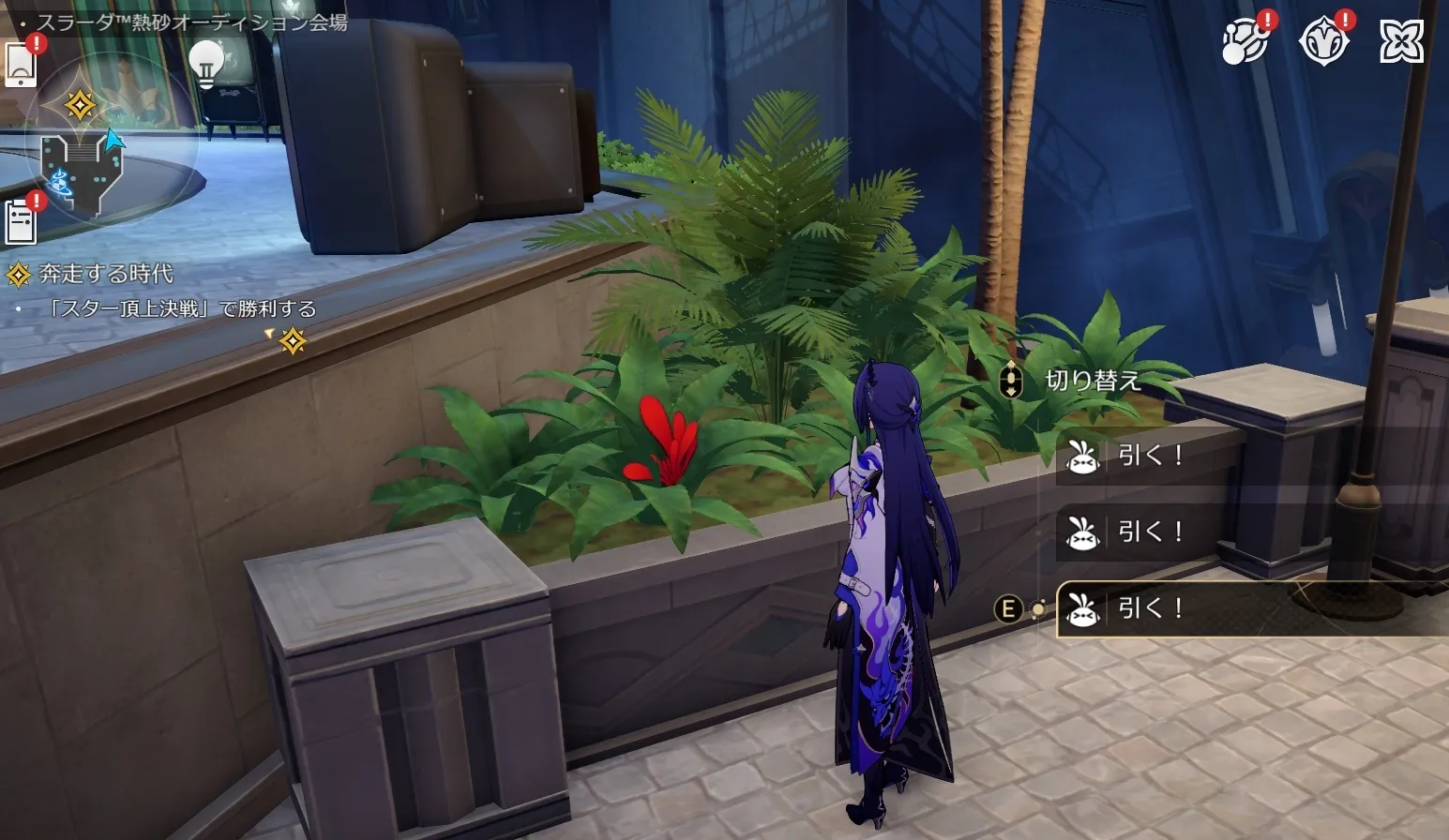Image resolution: width=1449 pixels, height=840 pixels.
Task: Select the 奔走する時代 quest tracker
Action: 105,274
